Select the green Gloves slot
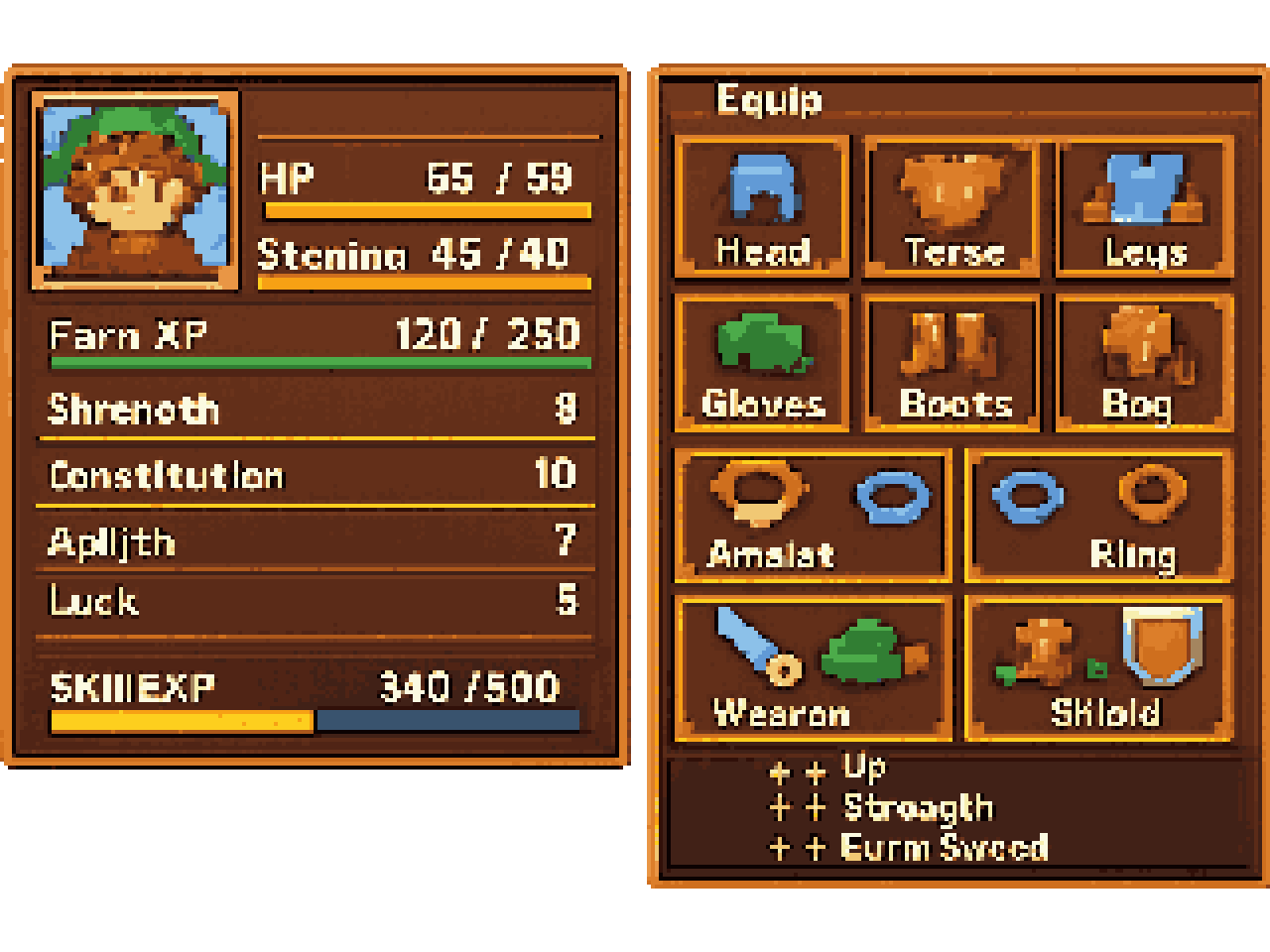The width and height of the screenshot is (1270, 952). pyautogui.click(x=762, y=362)
